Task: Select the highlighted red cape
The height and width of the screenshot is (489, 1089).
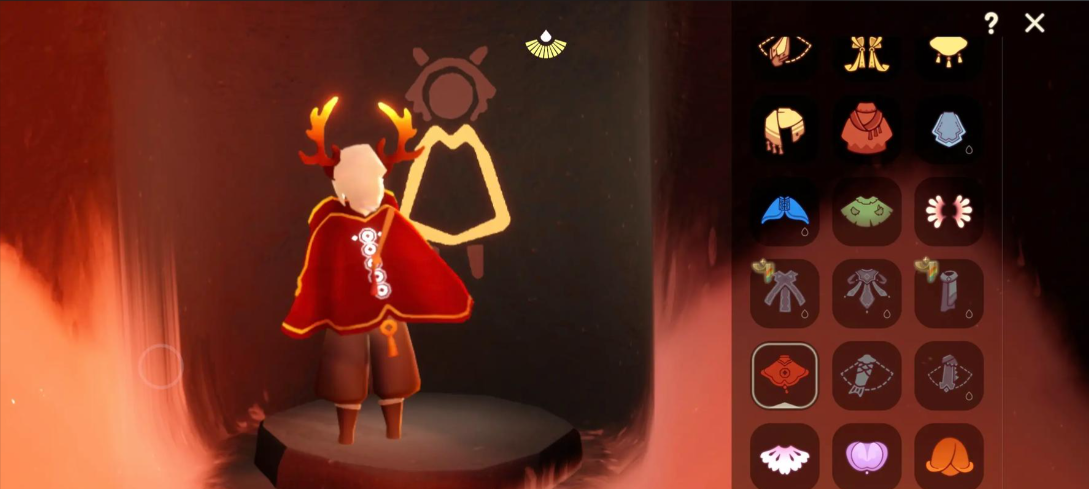Action: click(x=785, y=376)
